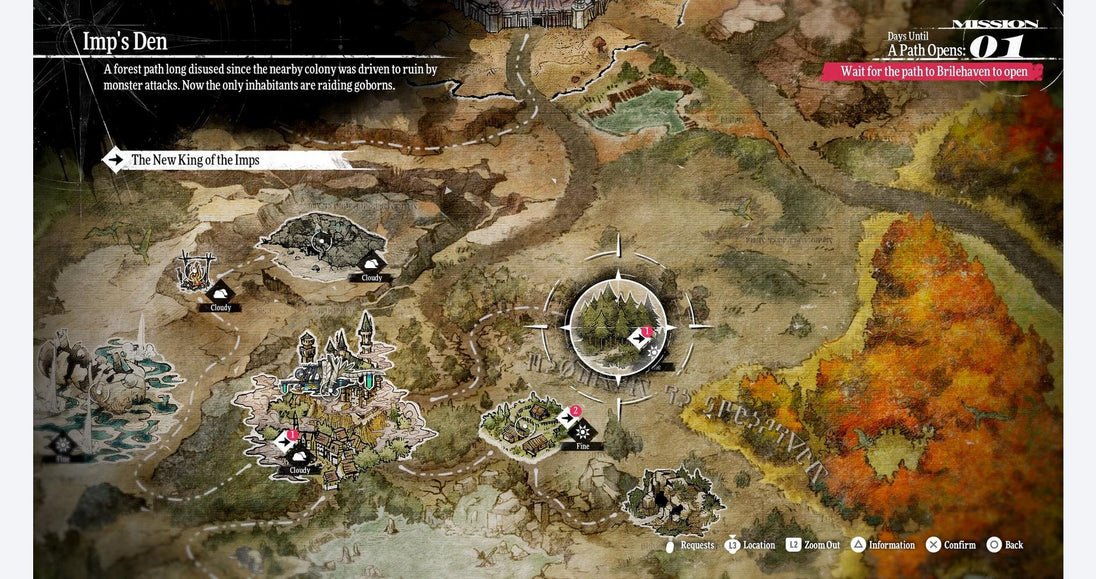Click the quest marker on the farm village
Screen dimensions: 1096x579
pyautogui.click(x=569, y=417)
